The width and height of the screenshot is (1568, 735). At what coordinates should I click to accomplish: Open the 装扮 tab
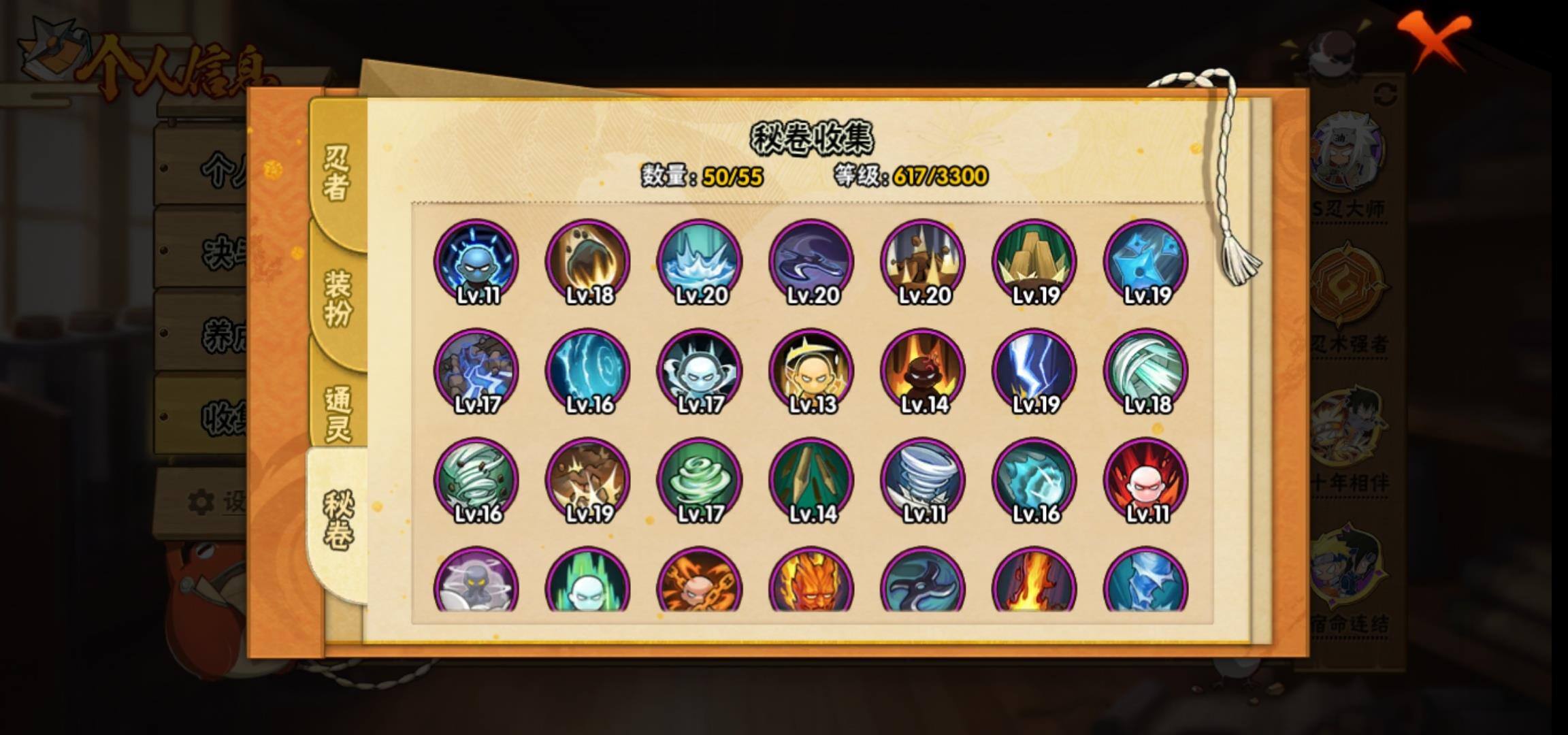tap(338, 297)
